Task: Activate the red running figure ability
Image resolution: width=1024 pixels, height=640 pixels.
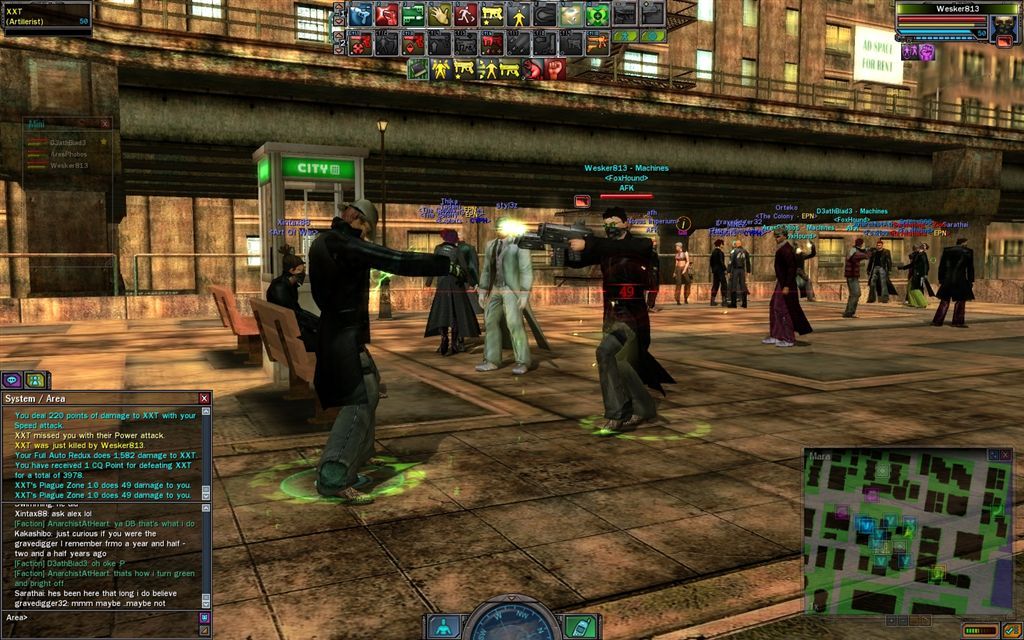Action: click(466, 15)
